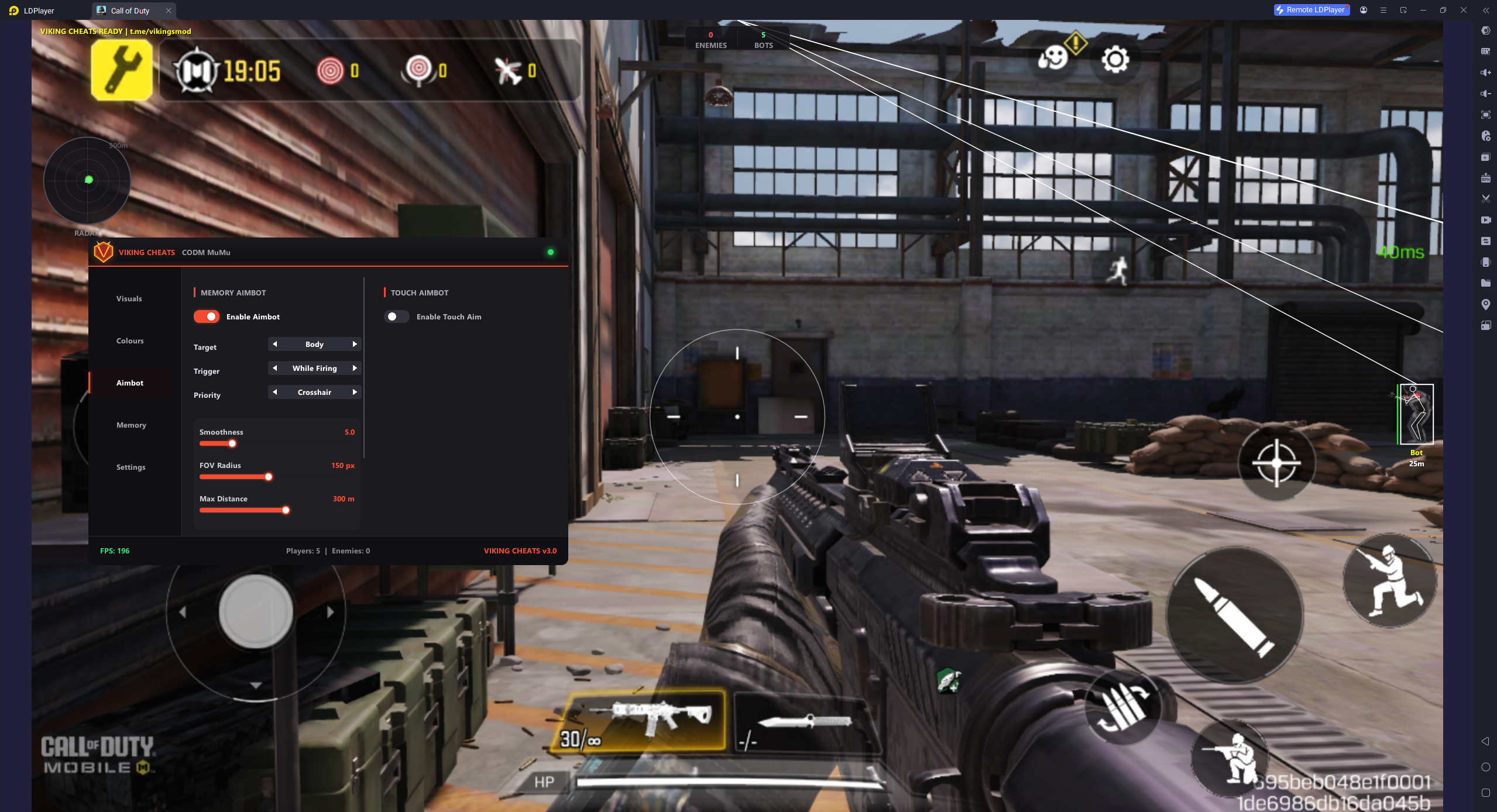
Task: Toggle fullscreen mode from the sidebar
Action: tap(1485, 115)
